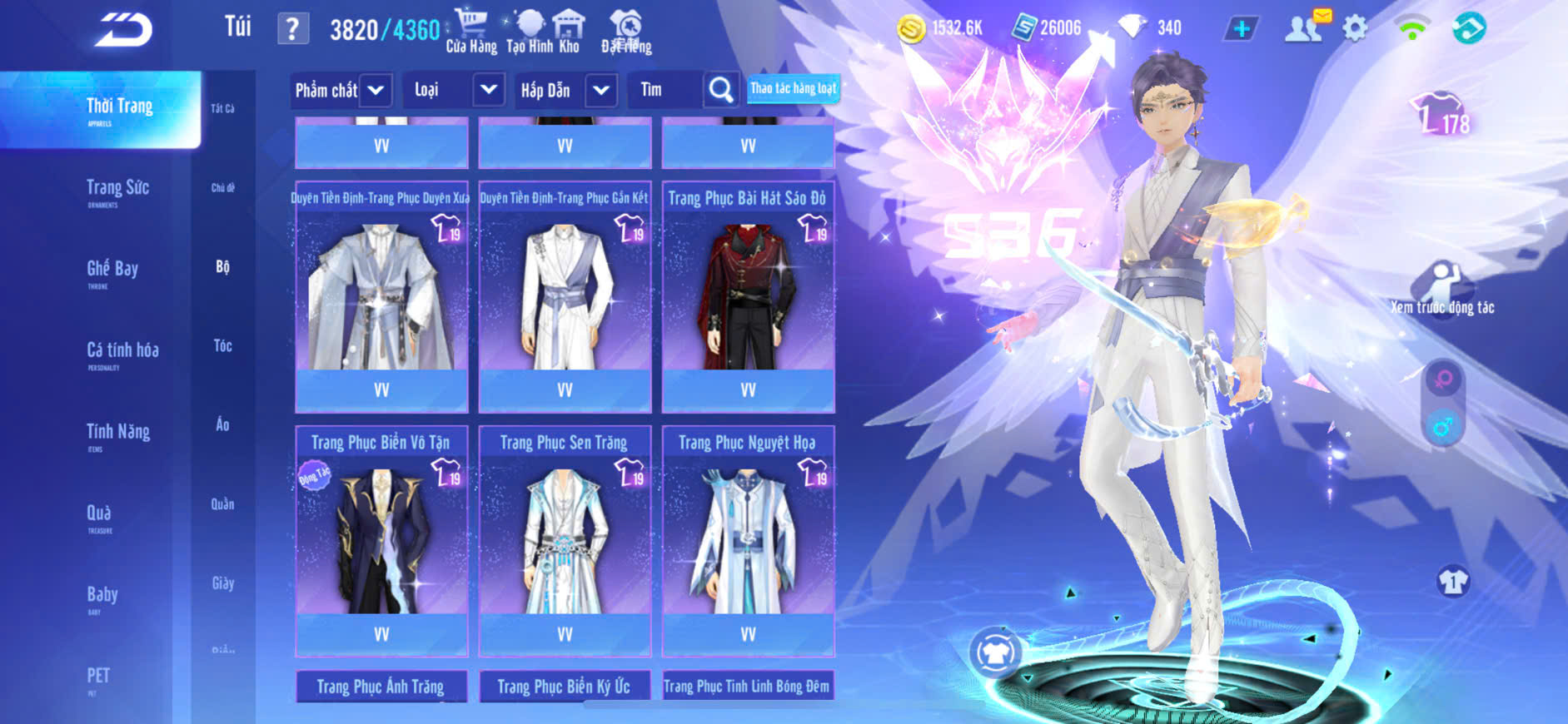Image resolution: width=1568 pixels, height=724 pixels.
Task: Expand the Hấp Dẫn sort dropdown
Action: [601, 90]
